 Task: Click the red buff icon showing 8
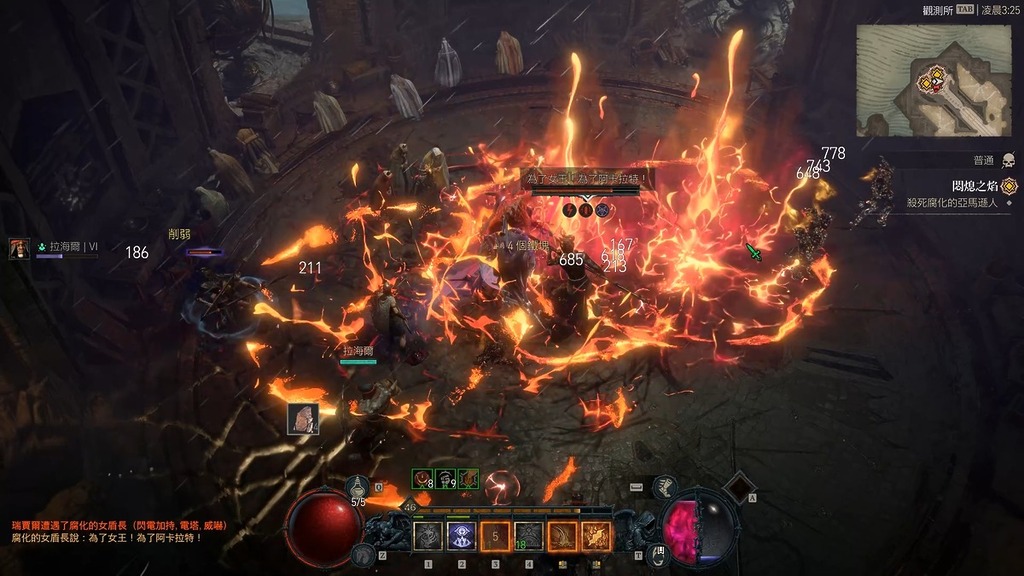(421, 479)
